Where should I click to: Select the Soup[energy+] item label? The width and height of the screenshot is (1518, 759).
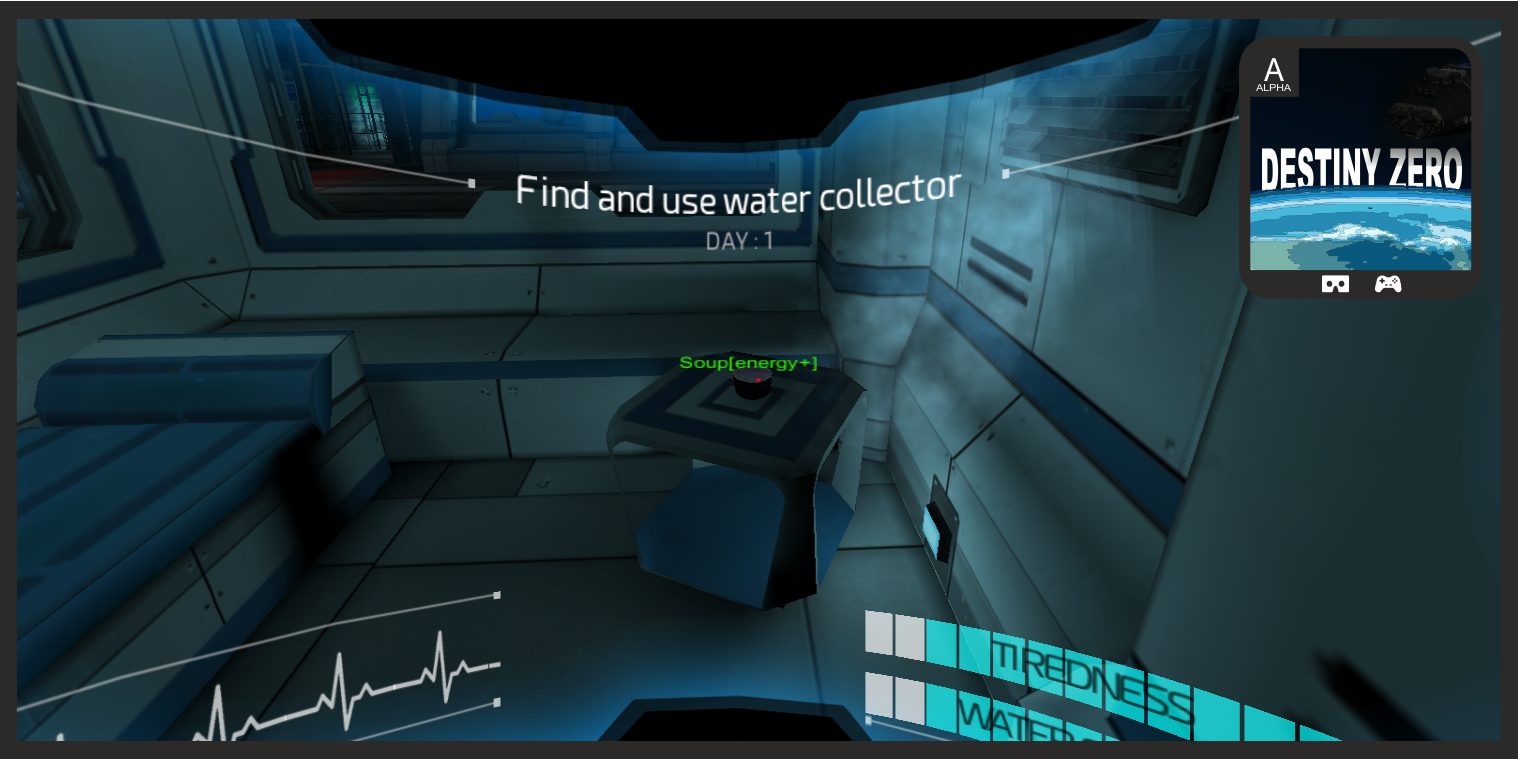[748, 363]
